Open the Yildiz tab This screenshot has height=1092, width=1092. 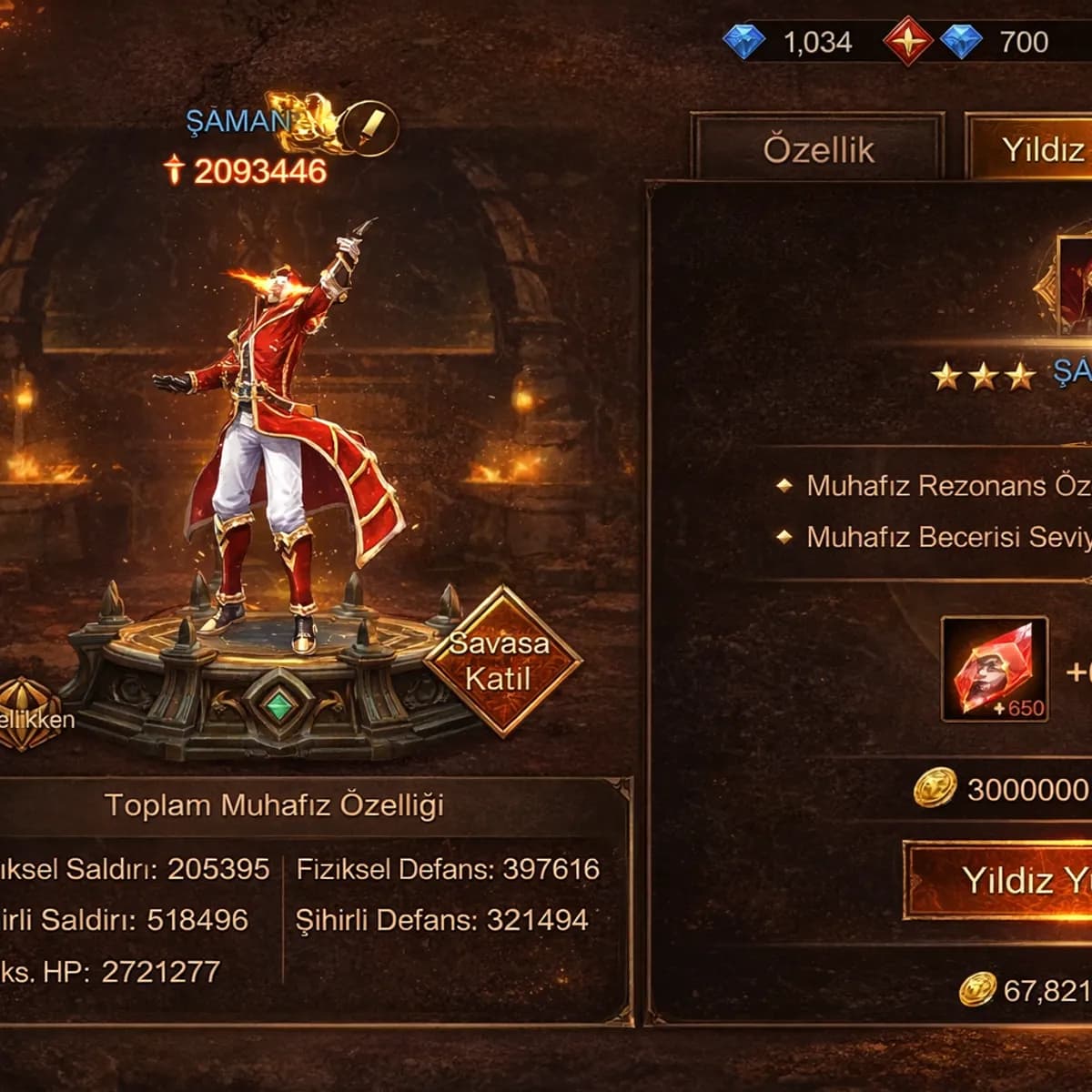coord(1037,148)
